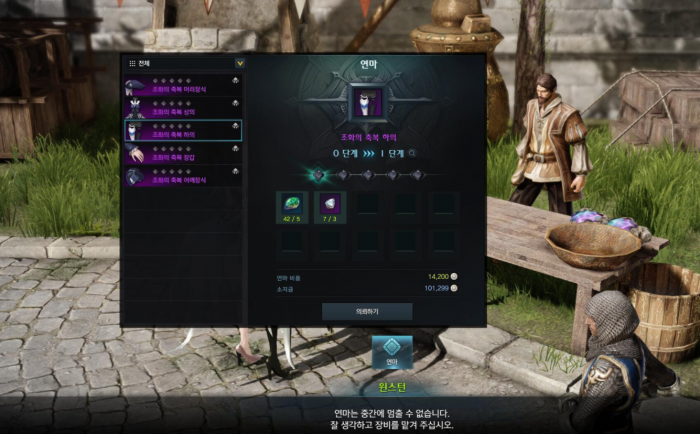Select the 조화의 축복 하의 list row
This screenshot has height=434, width=700.
pyautogui.click(x=183, y=131)
